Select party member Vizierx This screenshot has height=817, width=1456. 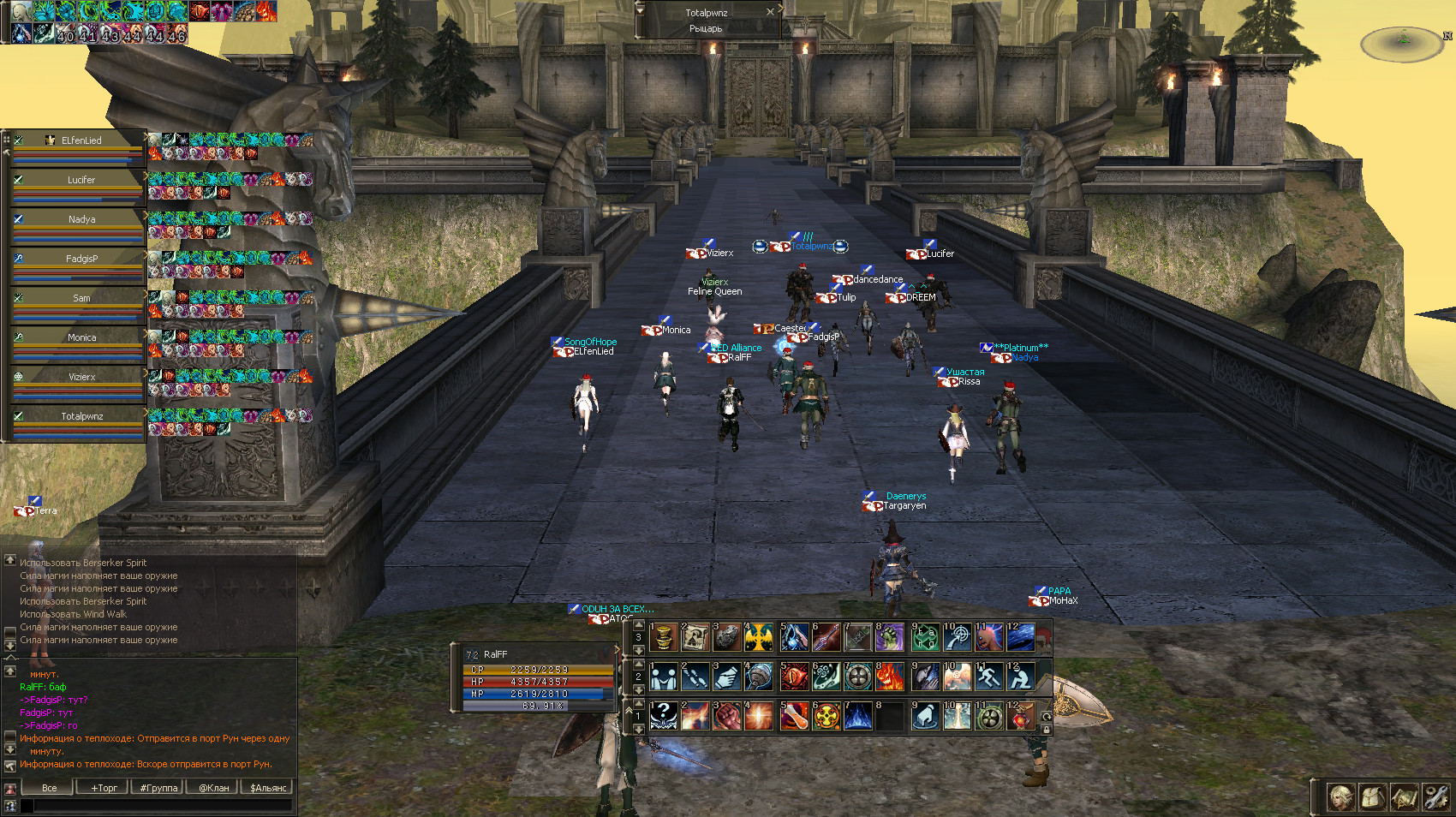coord(81,377)
